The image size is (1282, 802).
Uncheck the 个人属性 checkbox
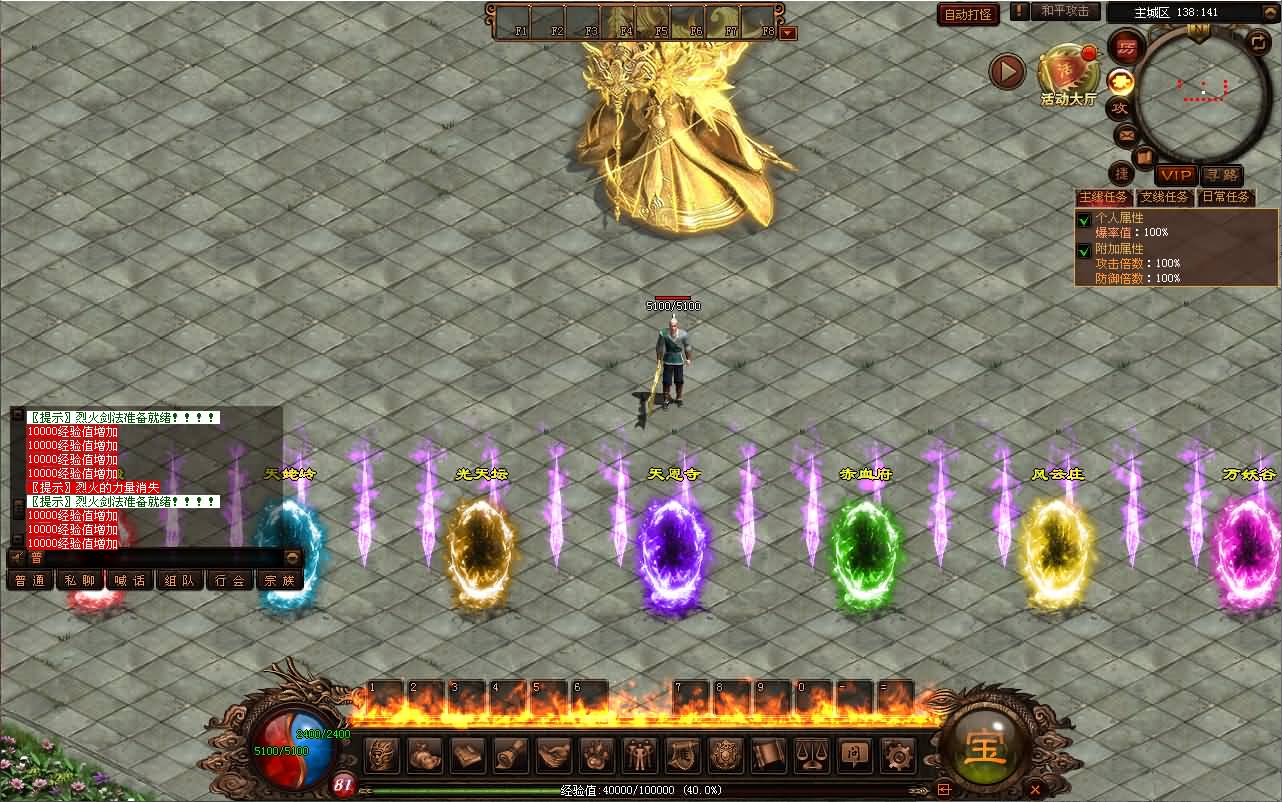click(1084, 220)
